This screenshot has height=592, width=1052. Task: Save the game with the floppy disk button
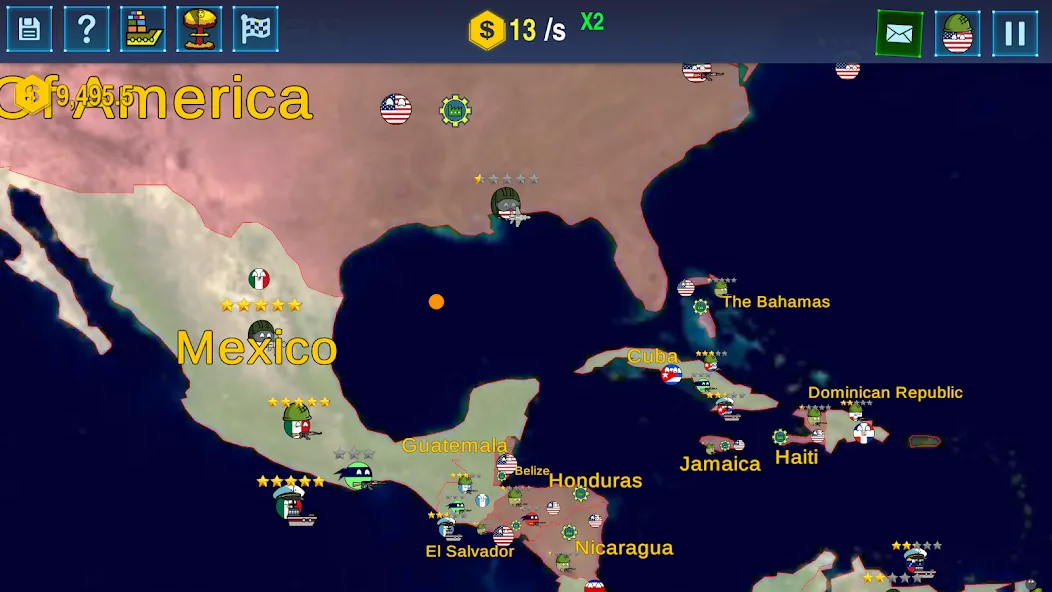(30, 30)
